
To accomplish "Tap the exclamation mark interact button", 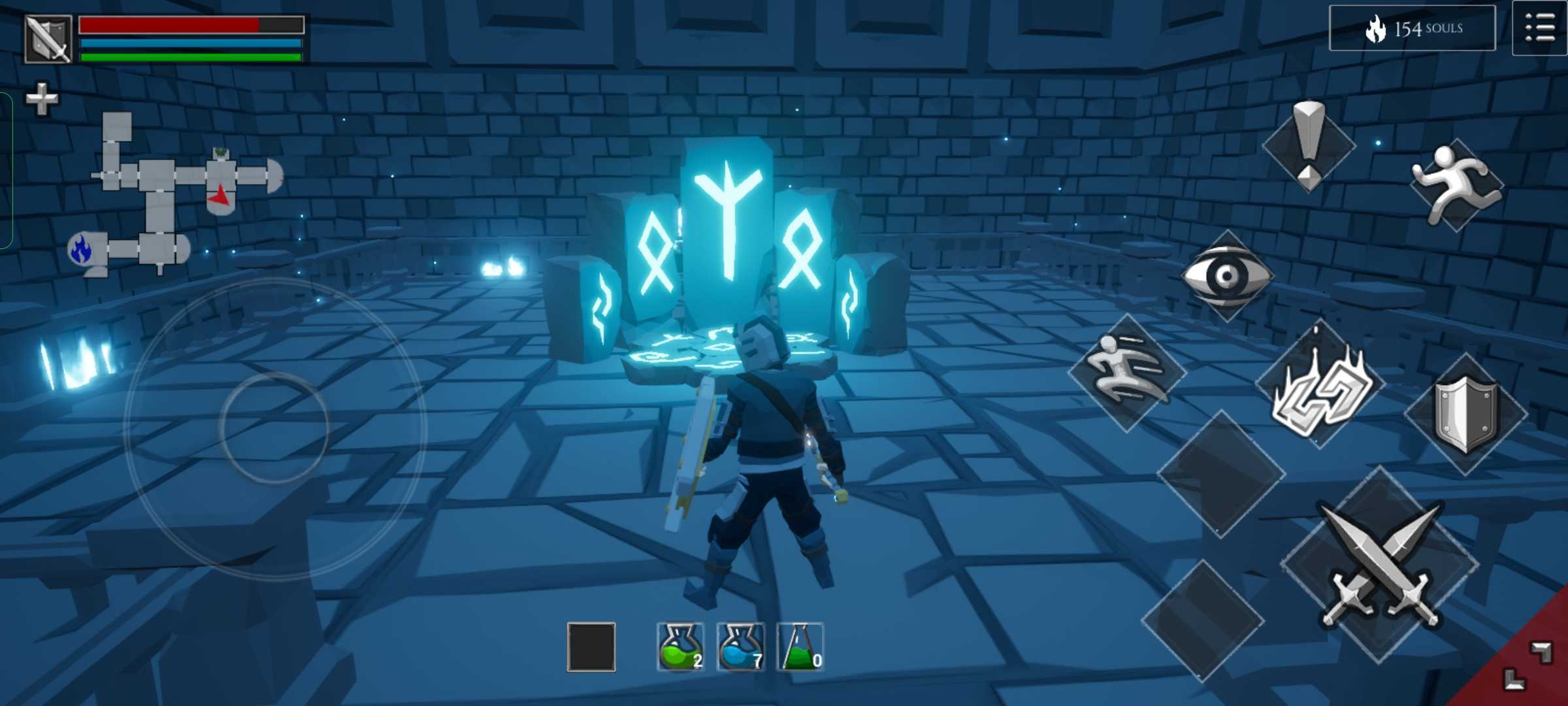I will [x=1309, y=145].
